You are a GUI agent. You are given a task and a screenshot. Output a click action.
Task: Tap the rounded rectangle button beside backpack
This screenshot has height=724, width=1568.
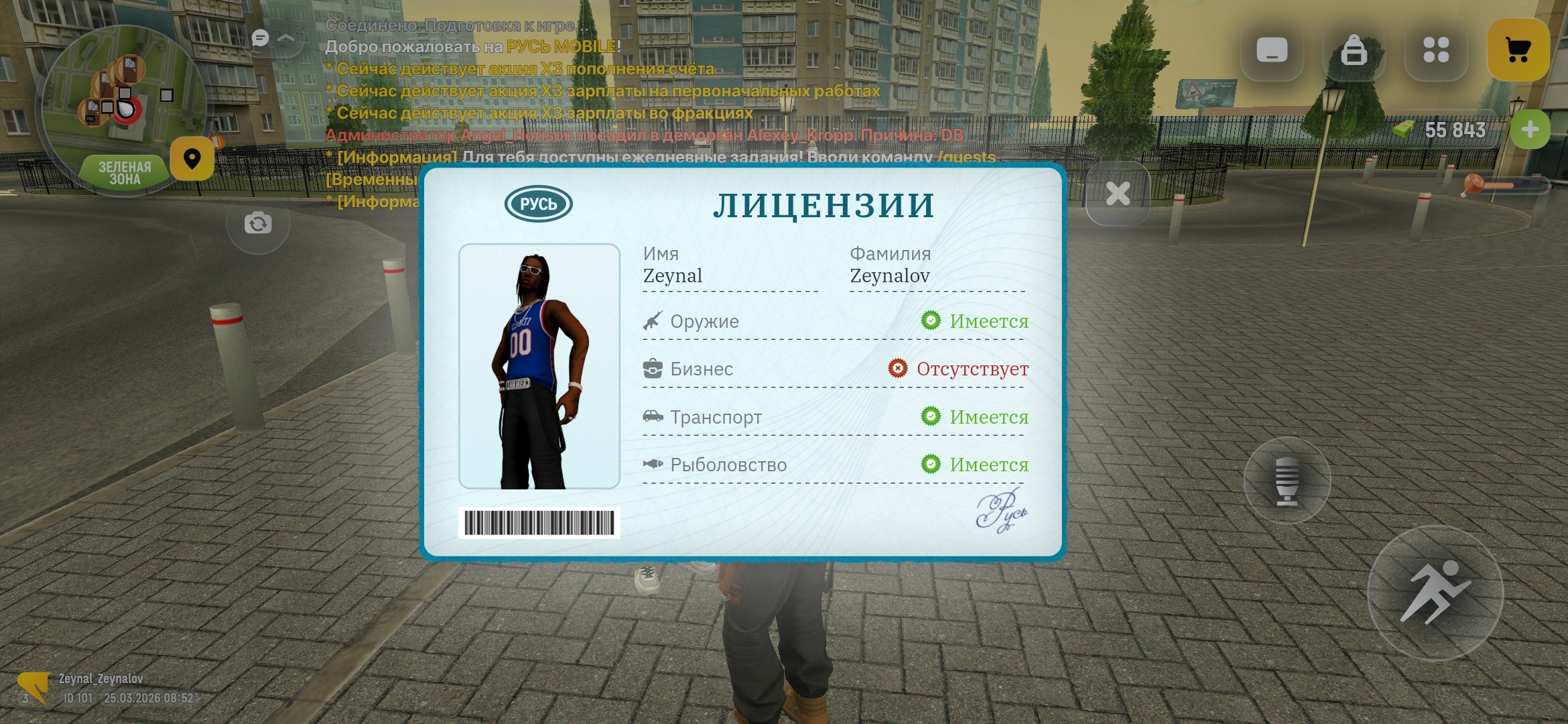pyautogui.click(x=1272, y=50)
